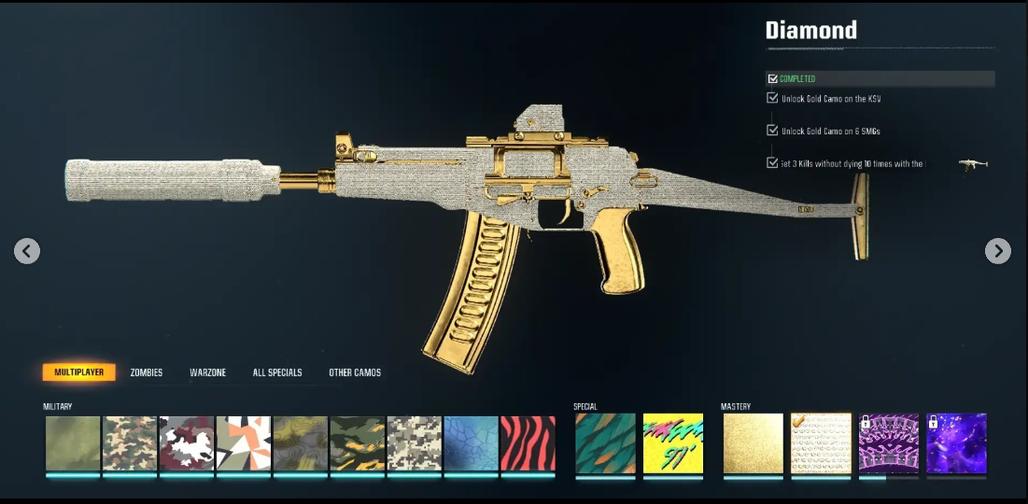Pick the yellow retro '97 special camo
The height and width of the screenshot is (504, 1028).
pyautogui.click(x=673, y=443)
